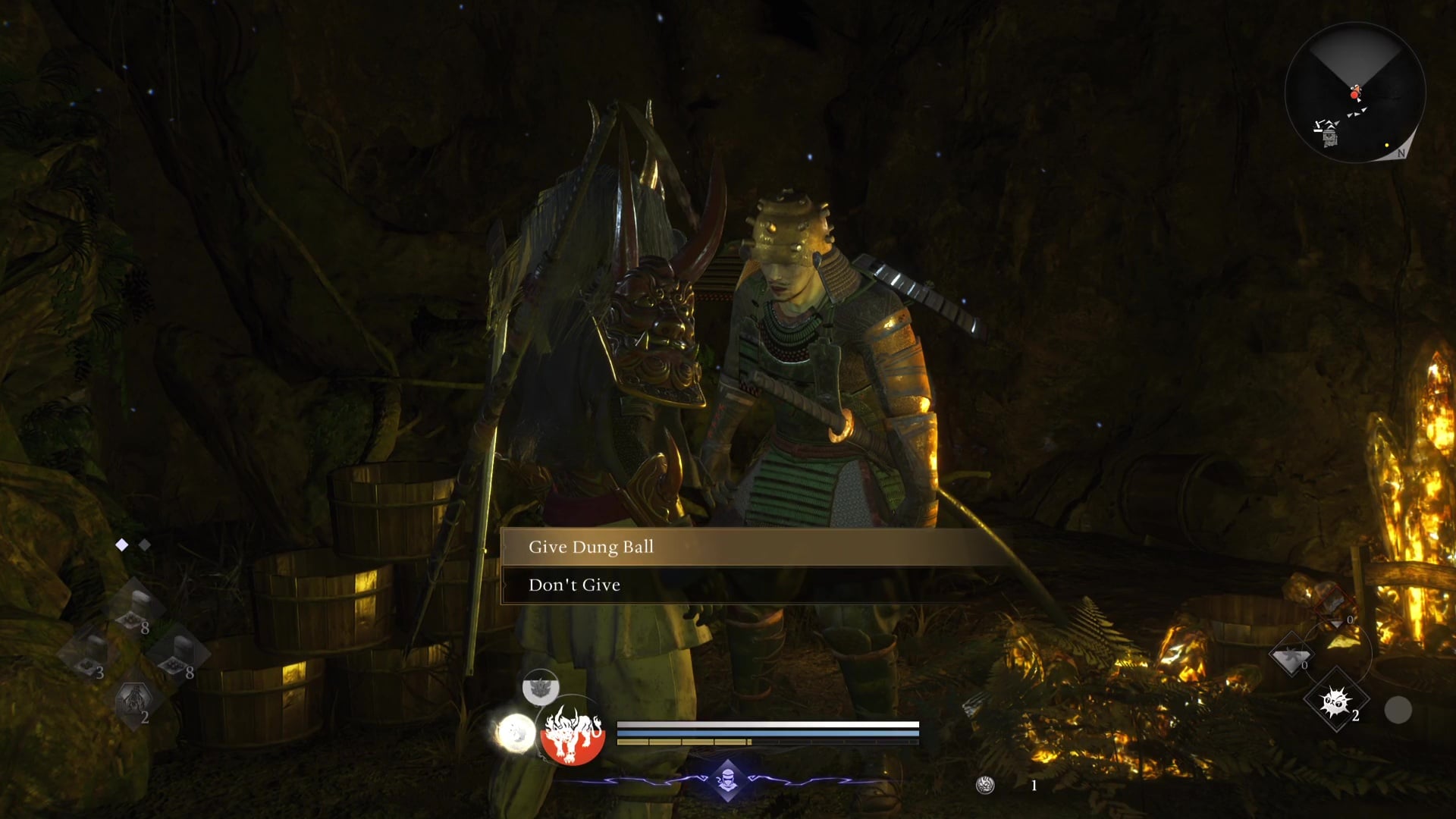The image size is (1456, 819).
Task: Click the silver coin icon
Action: coord(985,786)
